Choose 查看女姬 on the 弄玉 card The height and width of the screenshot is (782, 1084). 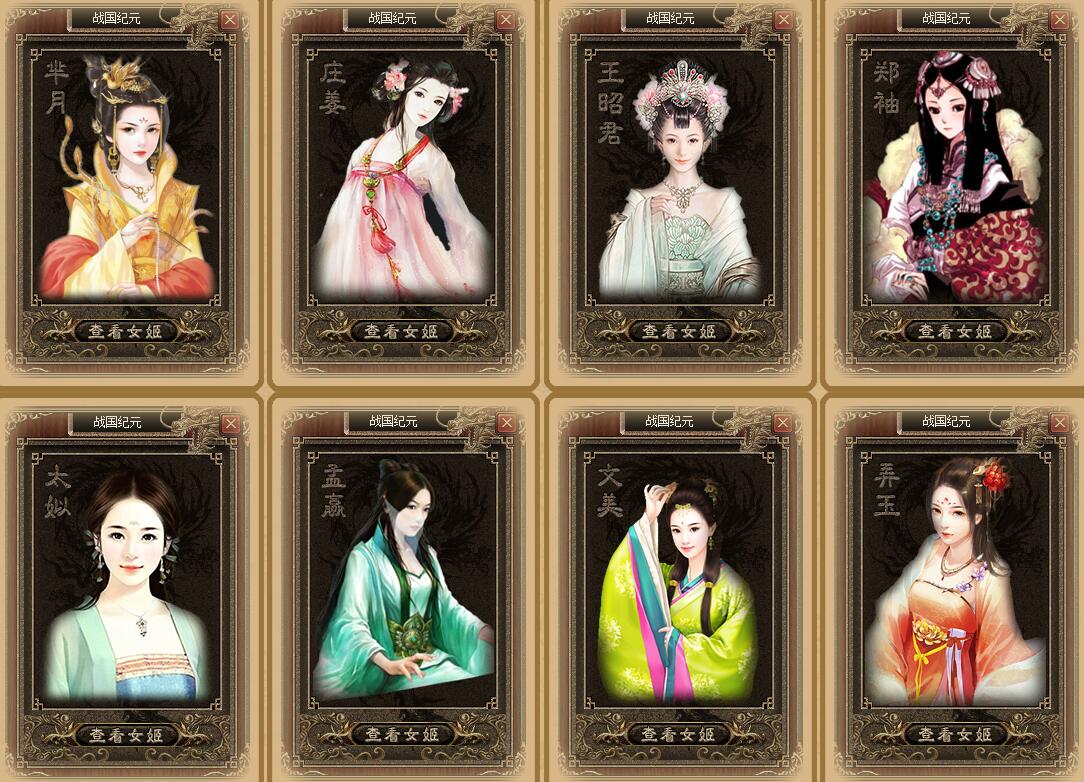tap(955, 735)
